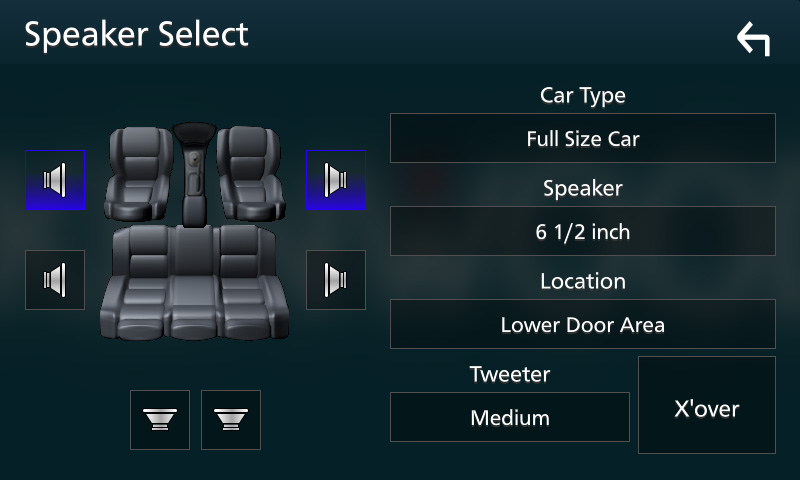Open the Car Type dropdown showing Full Size Car
The image size is (800, 480).
[x=582, y=138]
